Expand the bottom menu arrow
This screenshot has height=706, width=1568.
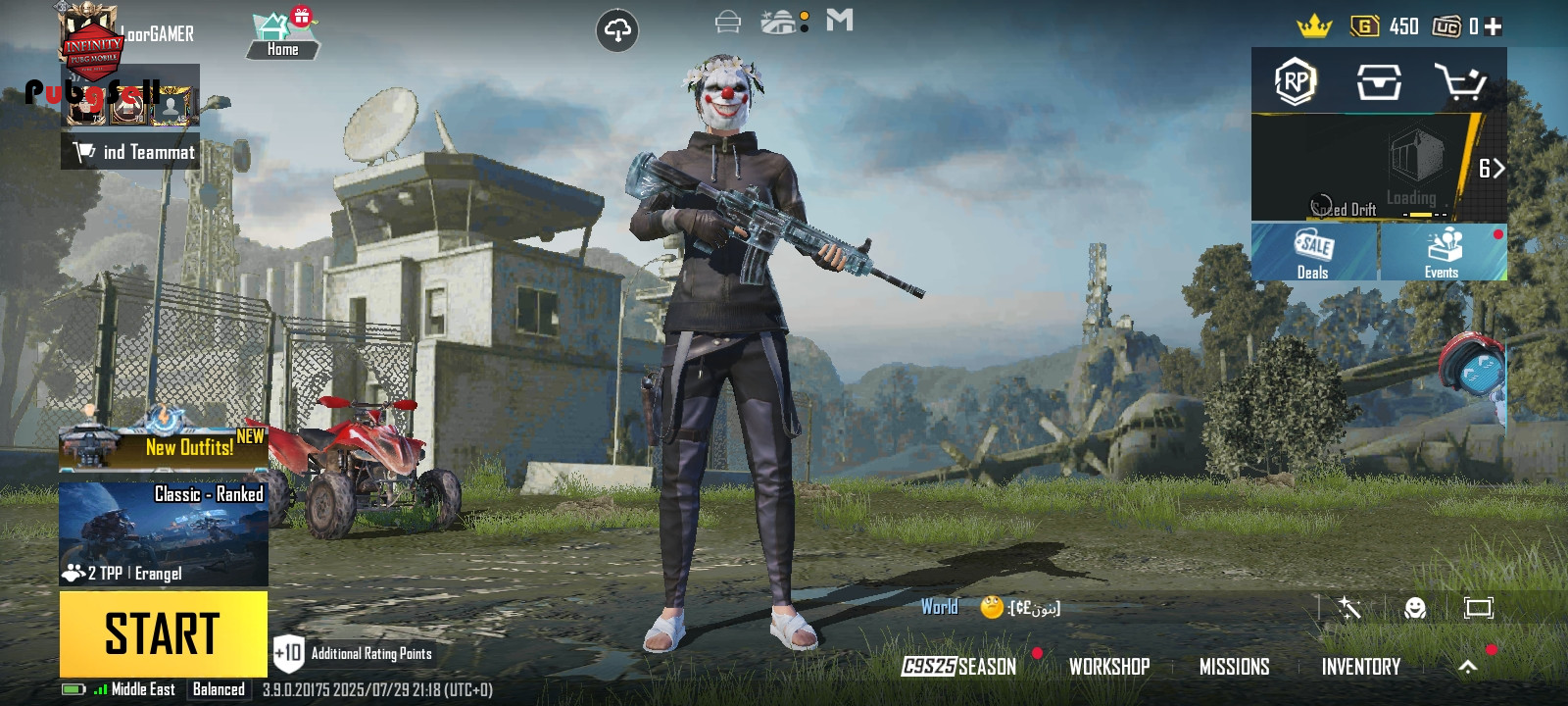tap(1467, 667)
